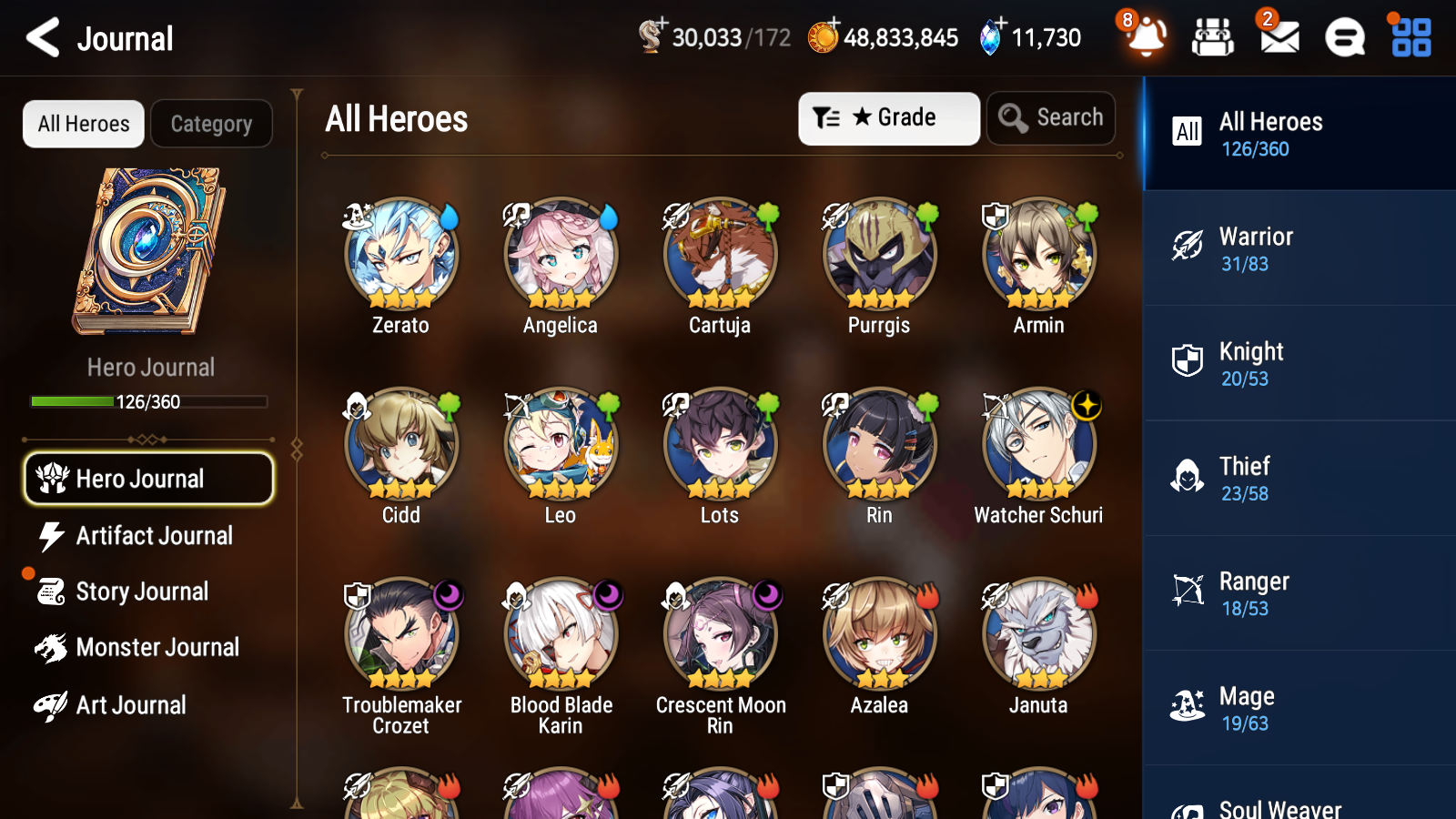The image size is (1456, 819).
Task: Open the inventory chest icon
Action: click(x=1212, y=38)
